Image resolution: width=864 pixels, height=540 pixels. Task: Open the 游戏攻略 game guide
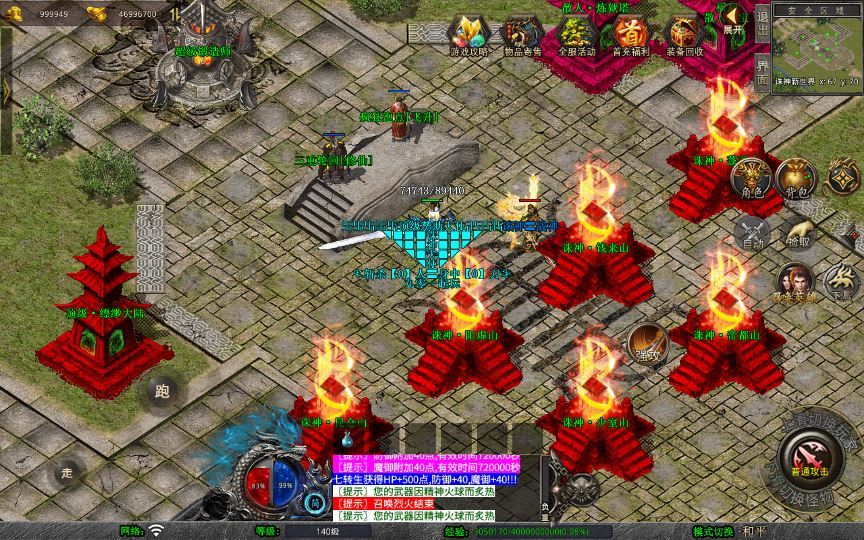pyautogui.click(x=466, y=35)
